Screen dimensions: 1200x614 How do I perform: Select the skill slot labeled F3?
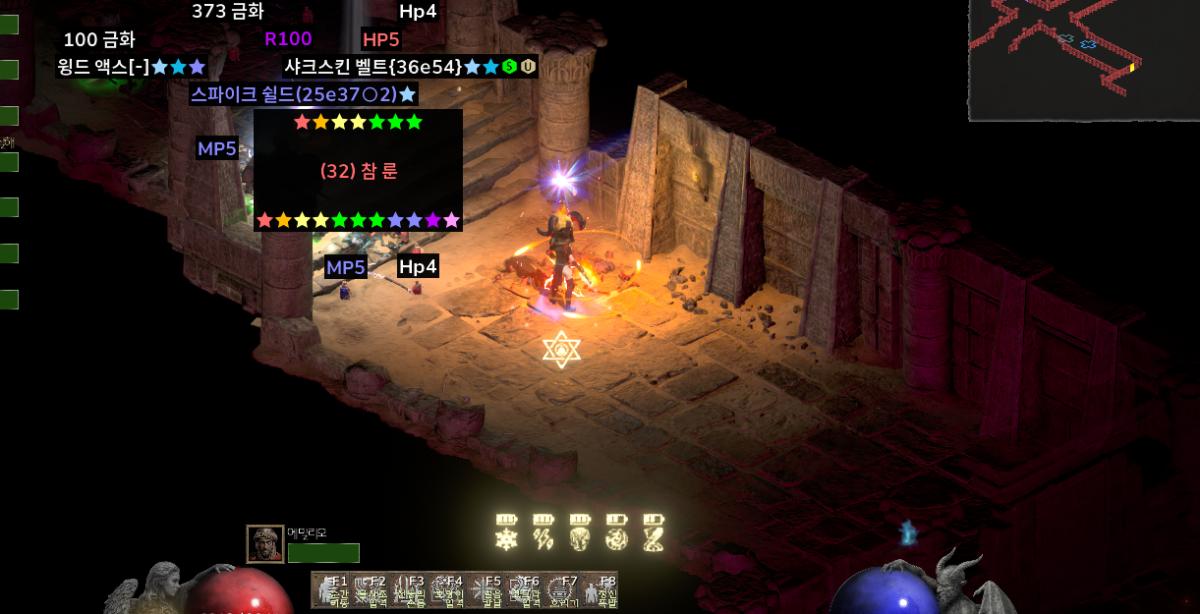click(407, 590)
